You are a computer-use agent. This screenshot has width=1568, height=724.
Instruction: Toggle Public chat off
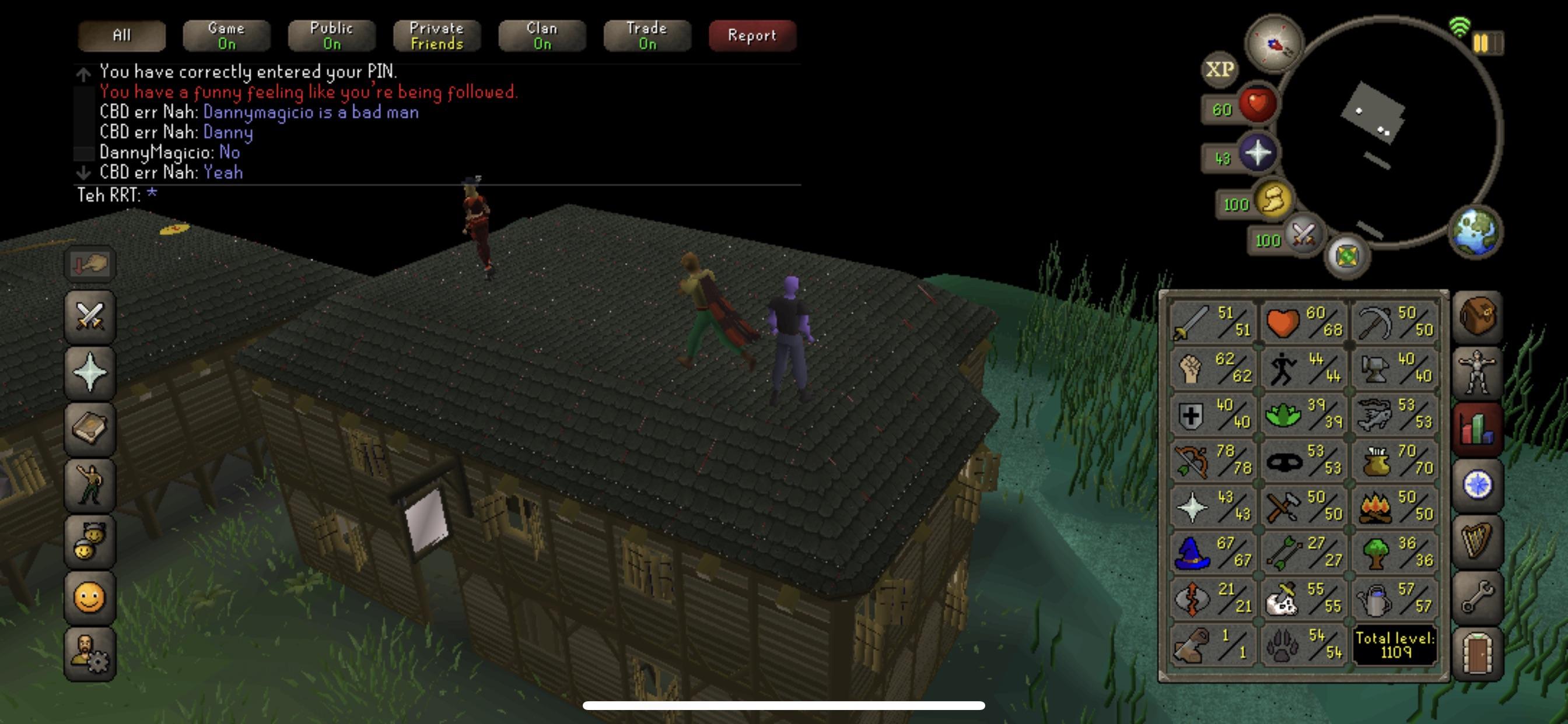click(331, 36)
